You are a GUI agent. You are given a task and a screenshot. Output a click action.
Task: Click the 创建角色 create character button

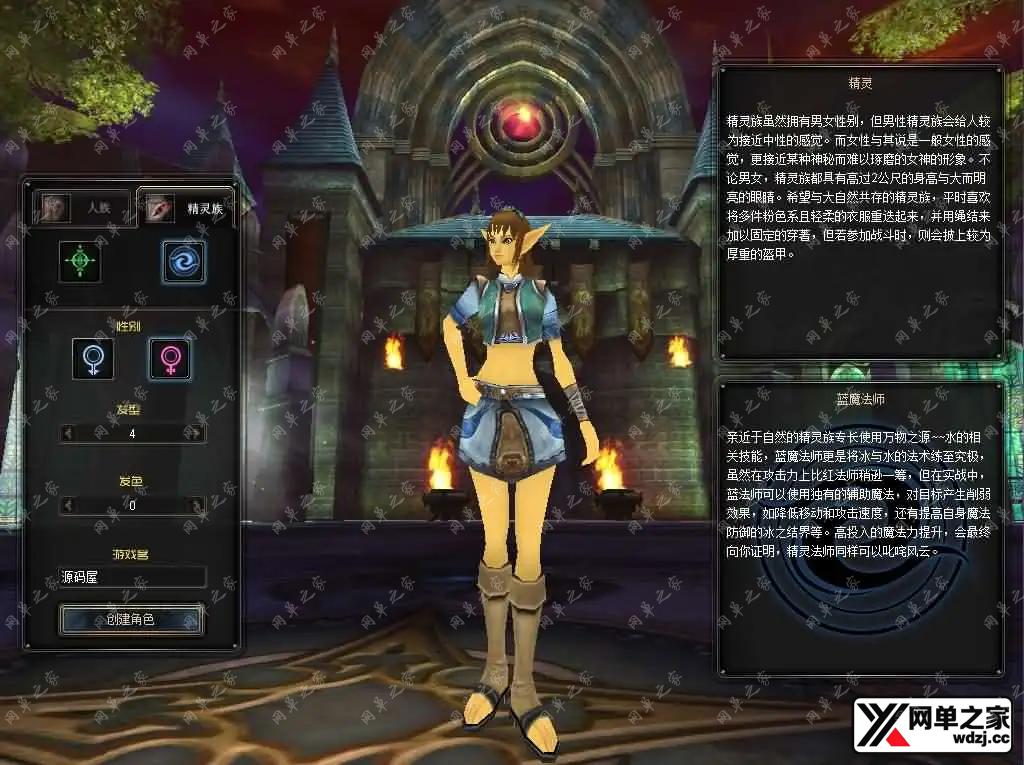point(132,619)
